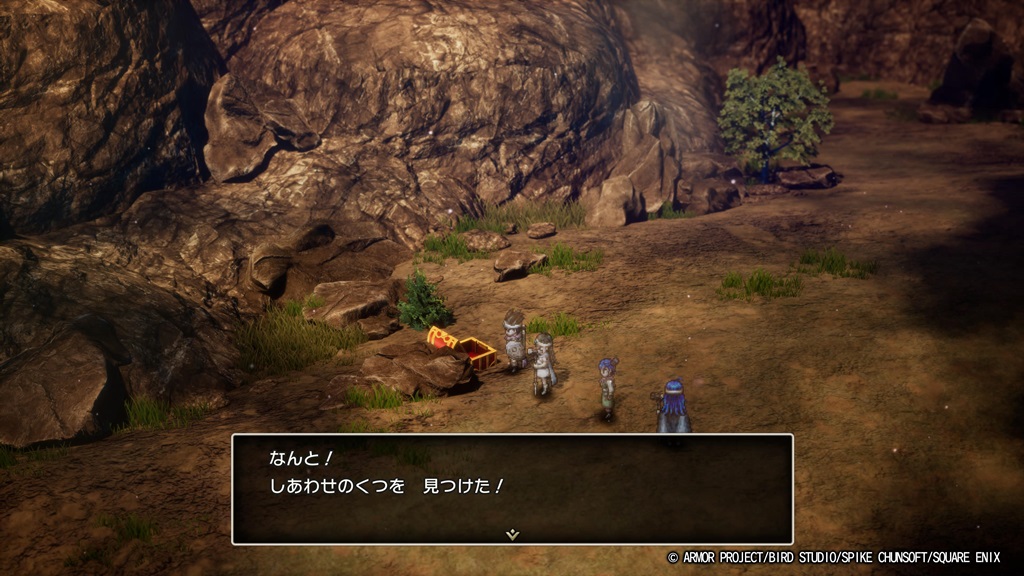Advance dialogue with the down arrow indicator

[x=512, y=534]
